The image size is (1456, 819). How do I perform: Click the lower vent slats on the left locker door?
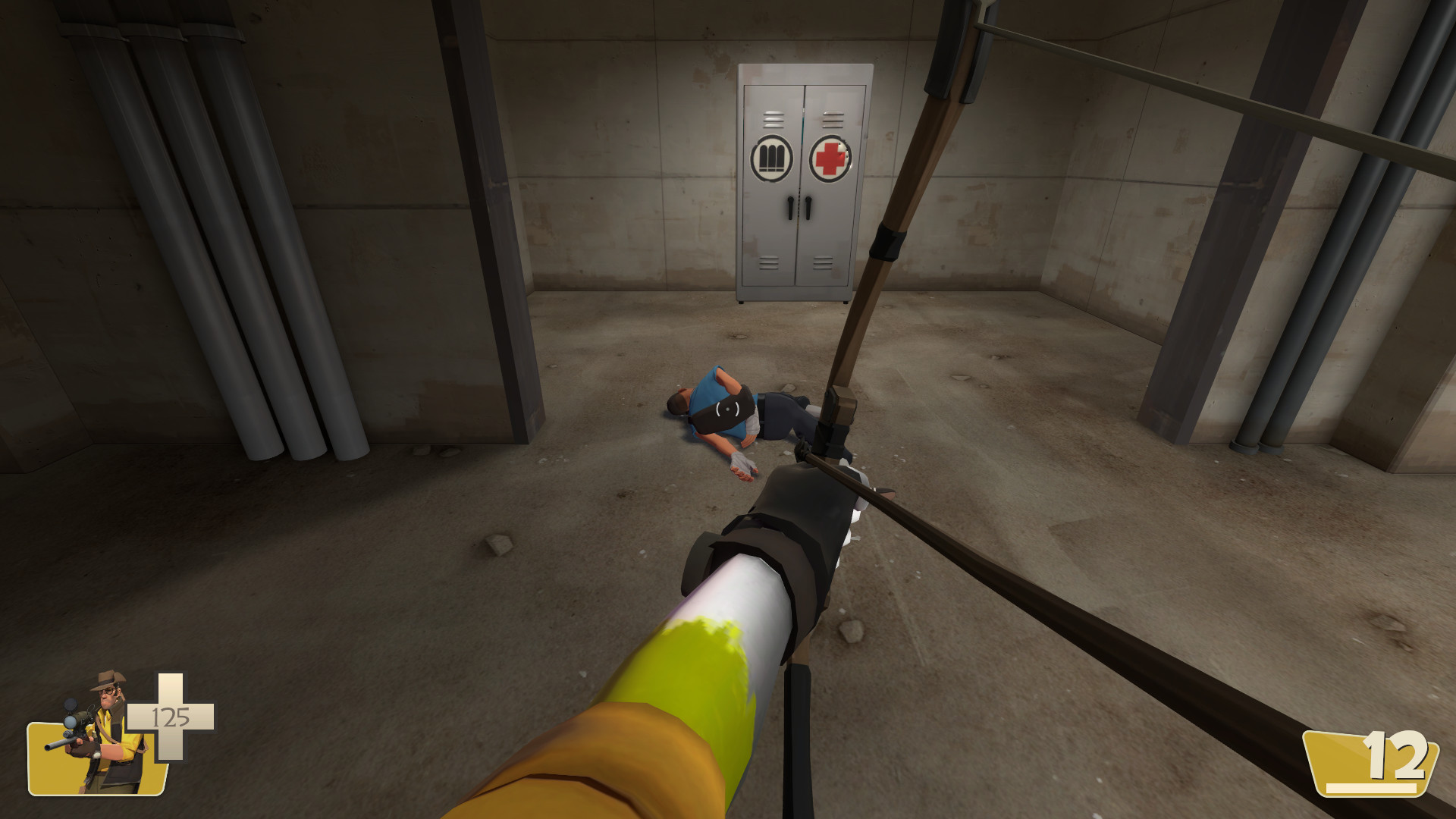(x=768, y=263)
